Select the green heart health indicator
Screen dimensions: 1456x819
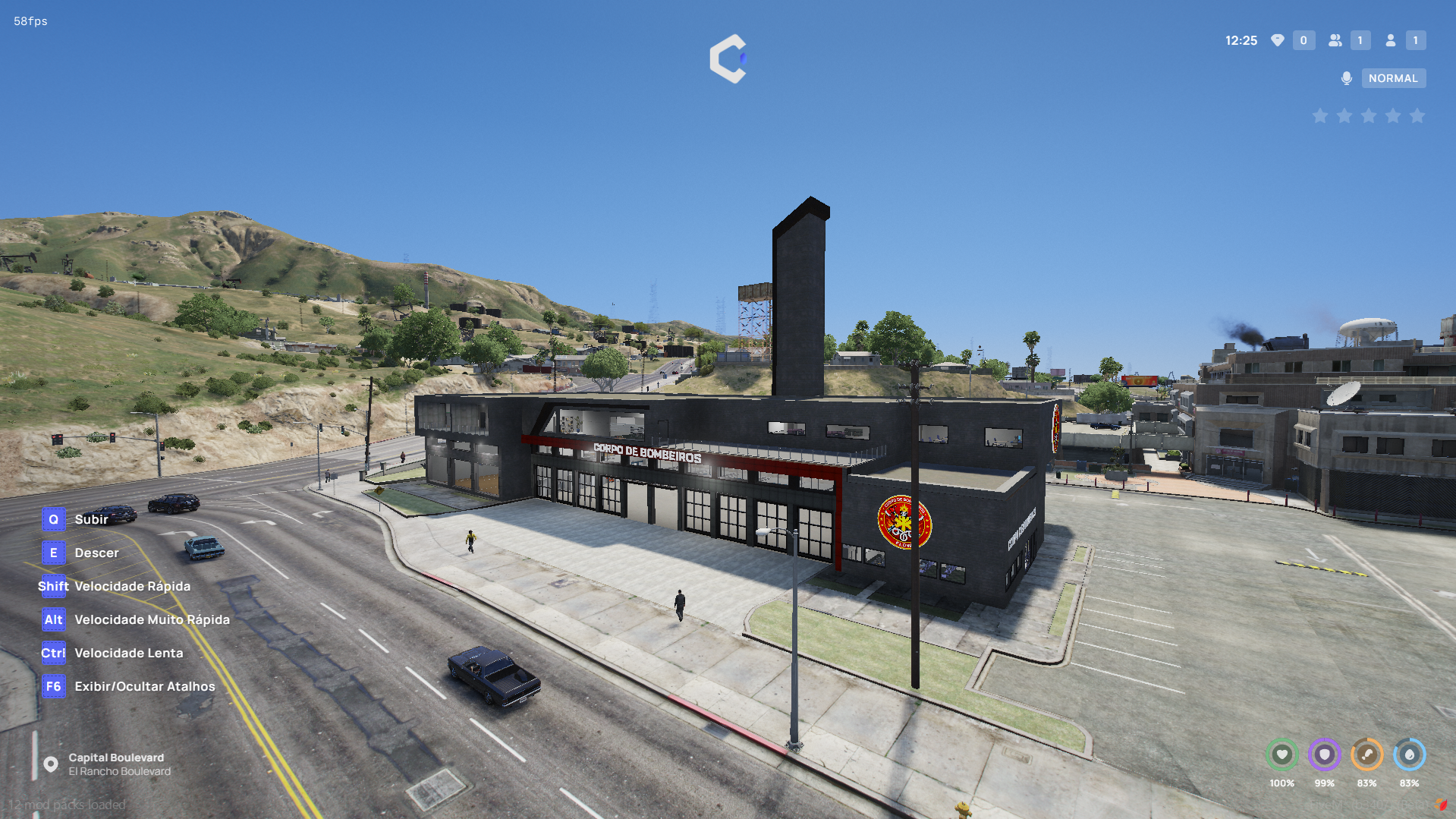(x=1281, y=754)
